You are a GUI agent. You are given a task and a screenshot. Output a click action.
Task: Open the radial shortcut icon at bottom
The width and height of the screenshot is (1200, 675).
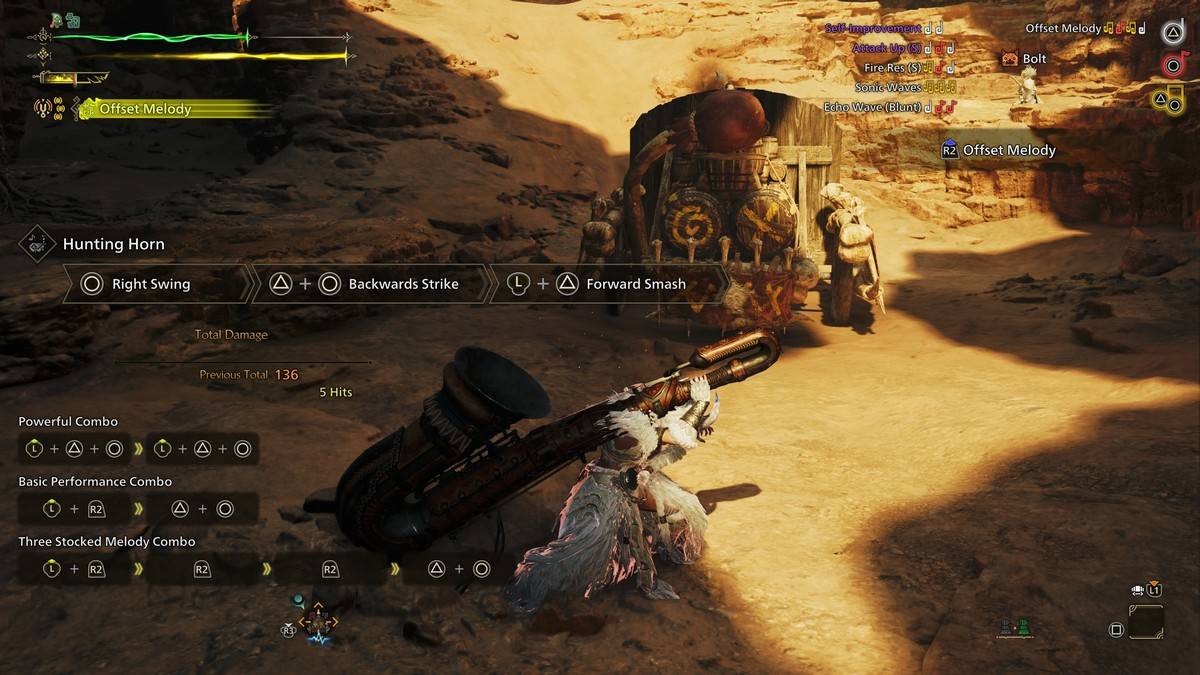point(317,622)
